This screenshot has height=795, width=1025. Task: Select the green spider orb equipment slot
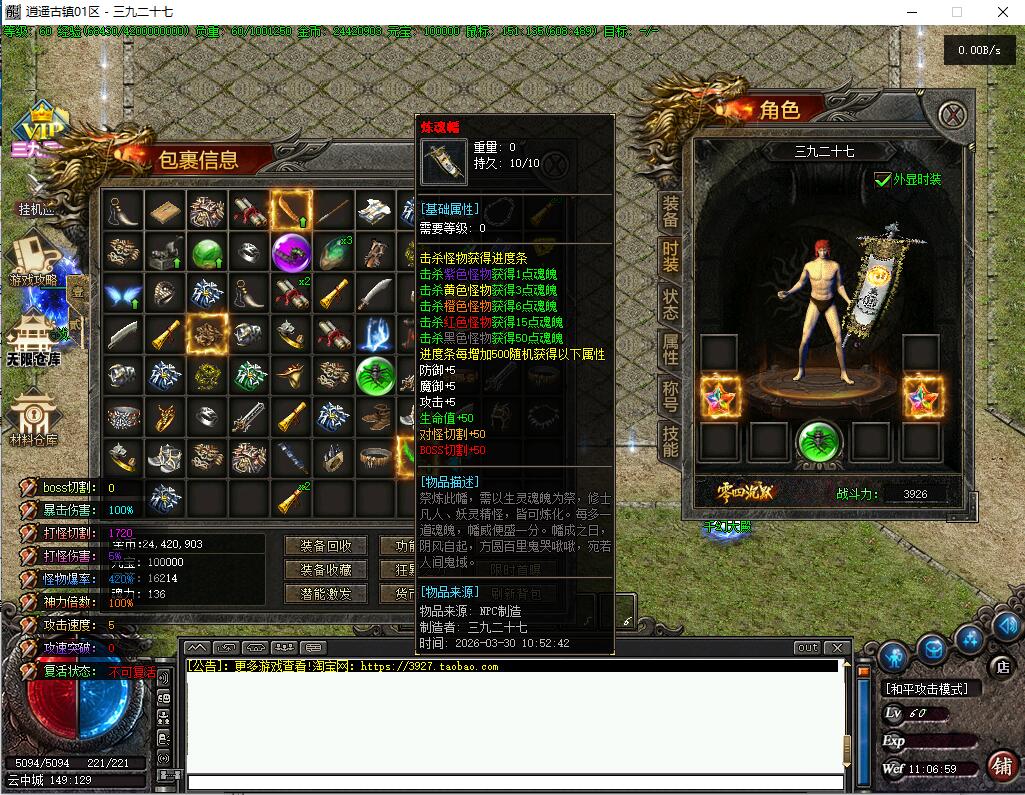click(x=818, y=441)
